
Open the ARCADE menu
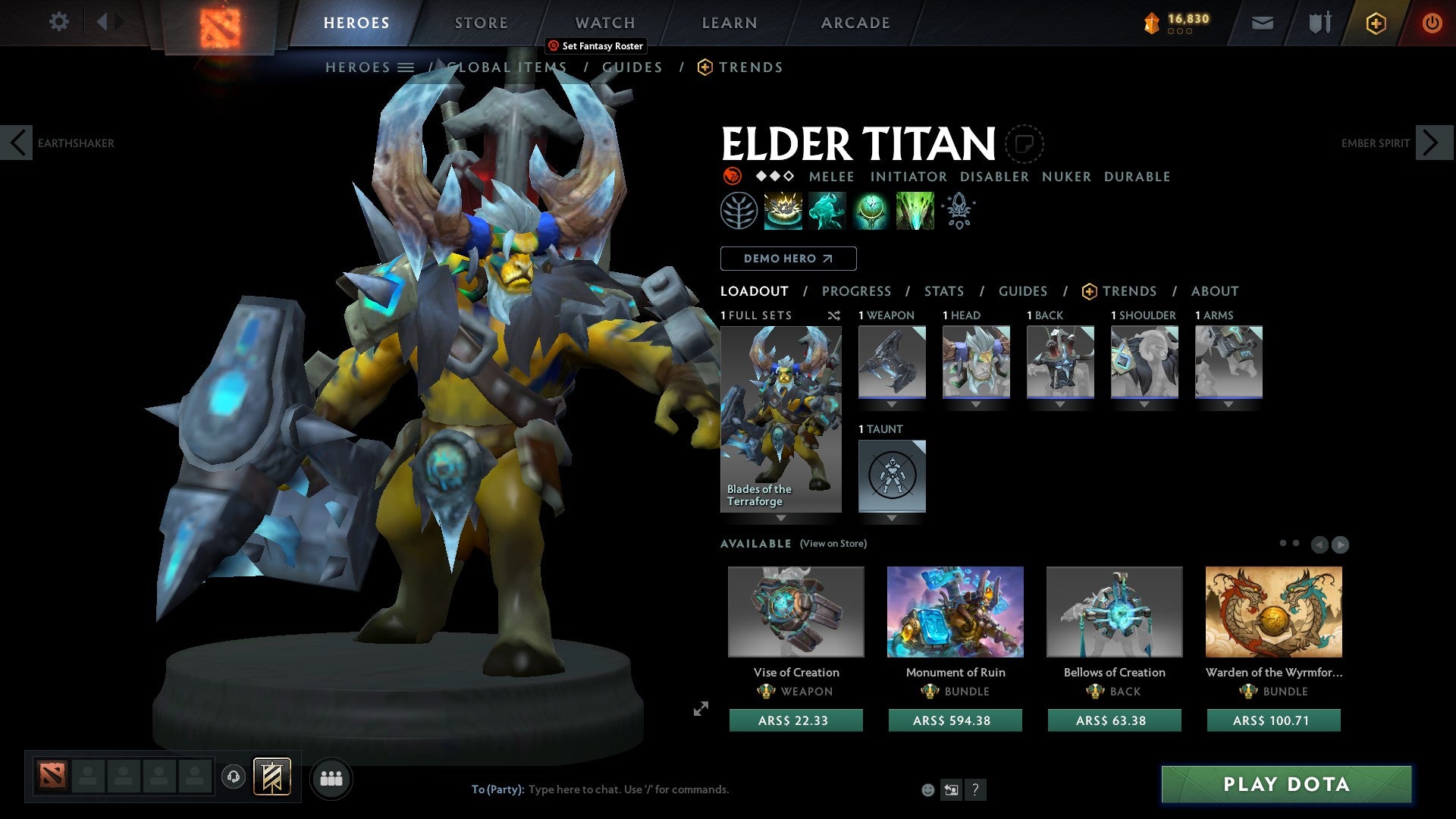(x=855, y=23)
